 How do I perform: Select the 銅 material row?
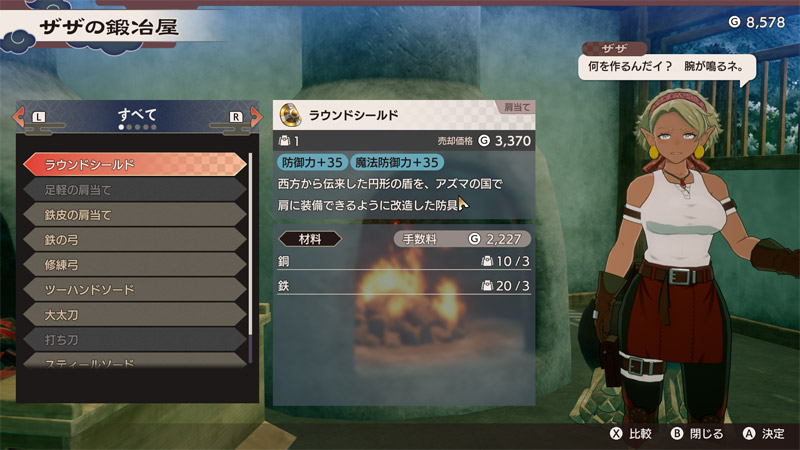click(x=403, y=261)
